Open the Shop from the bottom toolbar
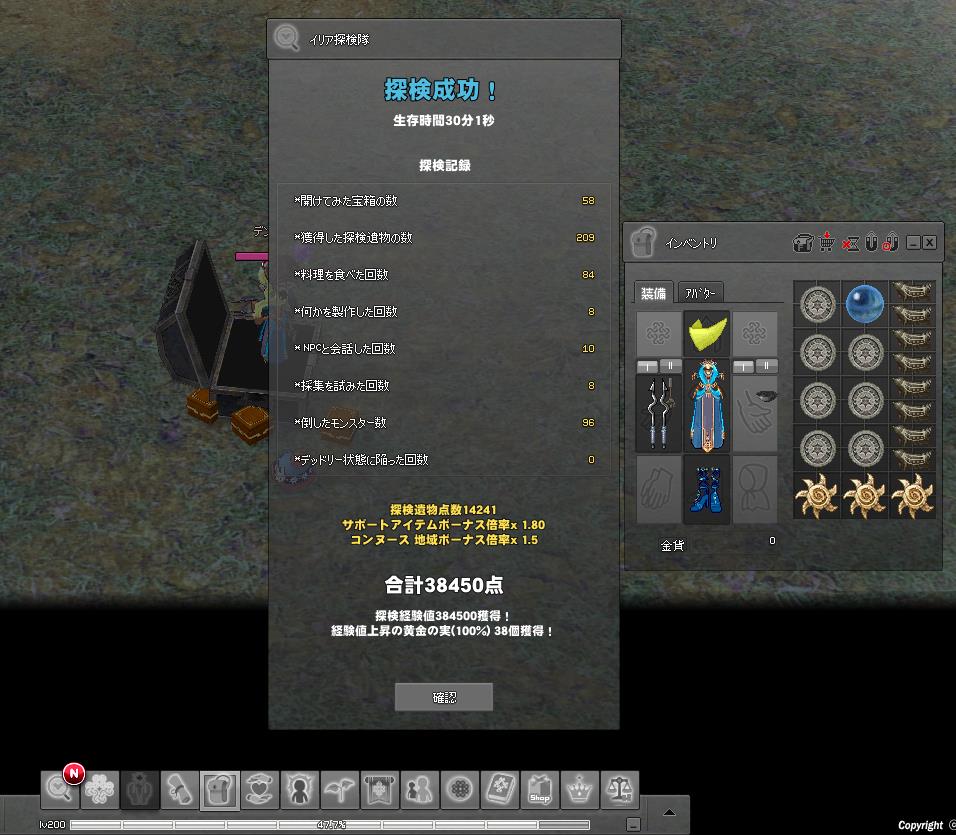Viewport: 956px width, 835px height. point(540,790)
